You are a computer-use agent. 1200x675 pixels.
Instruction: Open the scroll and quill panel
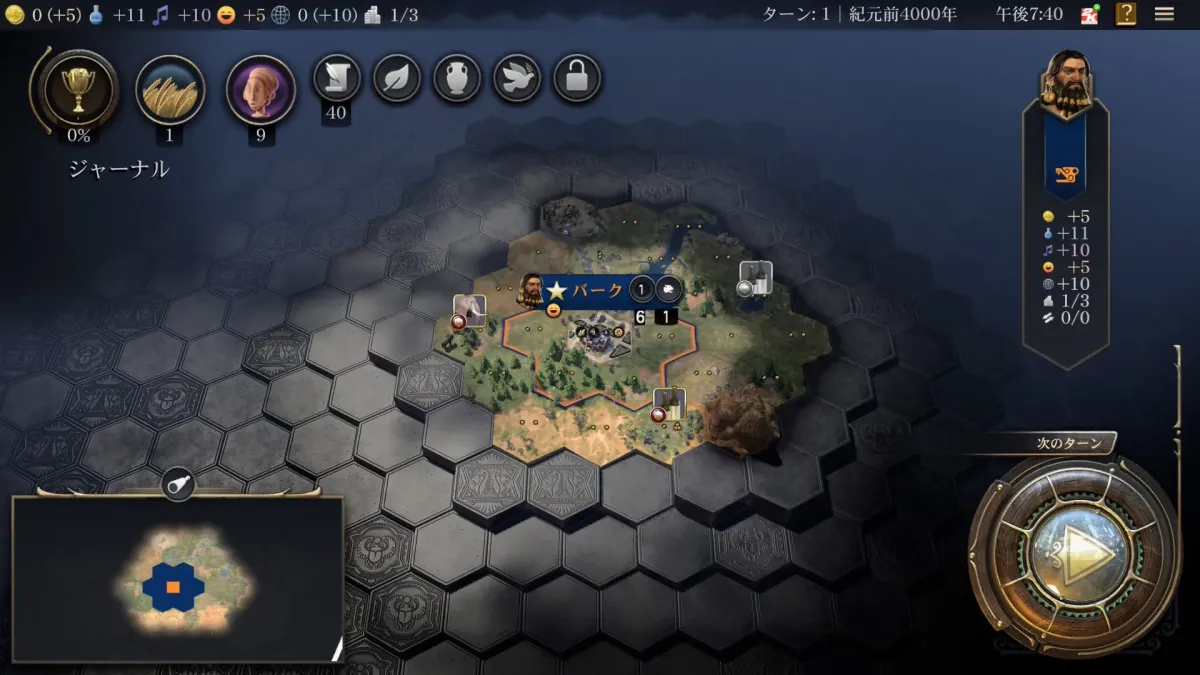coord(337,77)
